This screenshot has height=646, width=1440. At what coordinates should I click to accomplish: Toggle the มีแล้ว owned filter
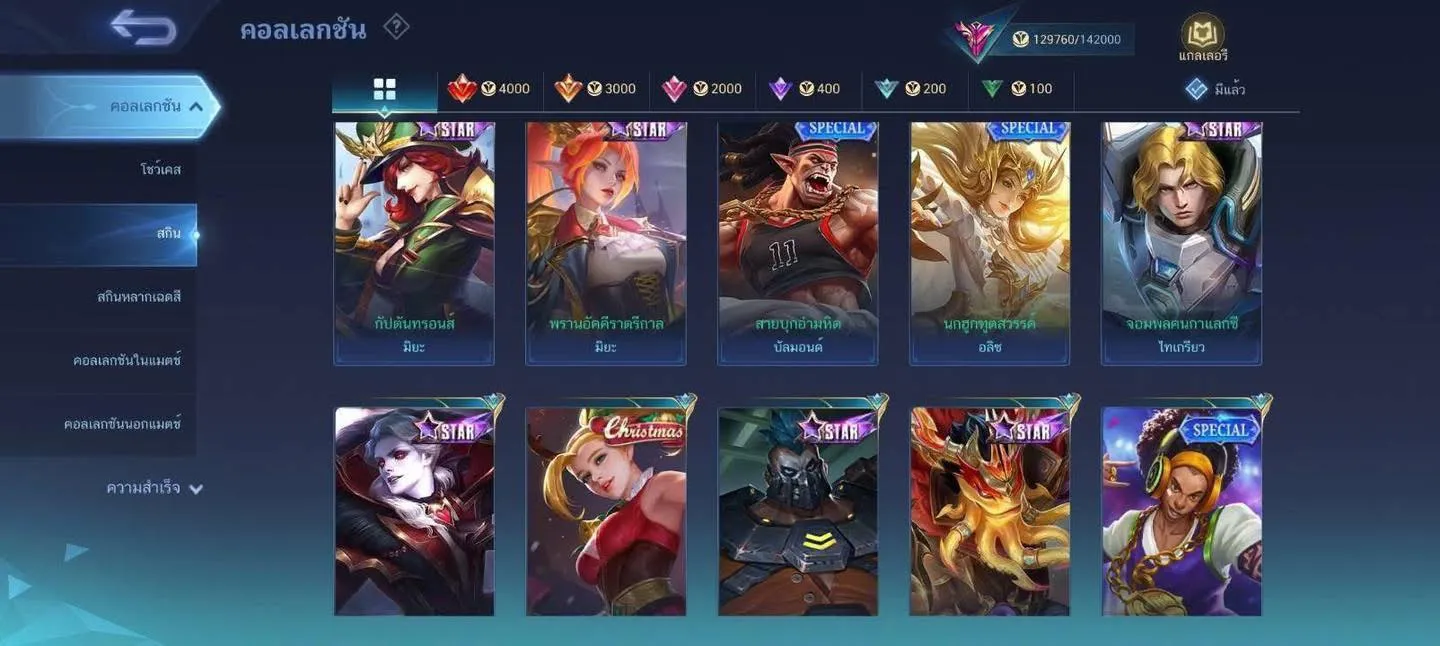1215,89
